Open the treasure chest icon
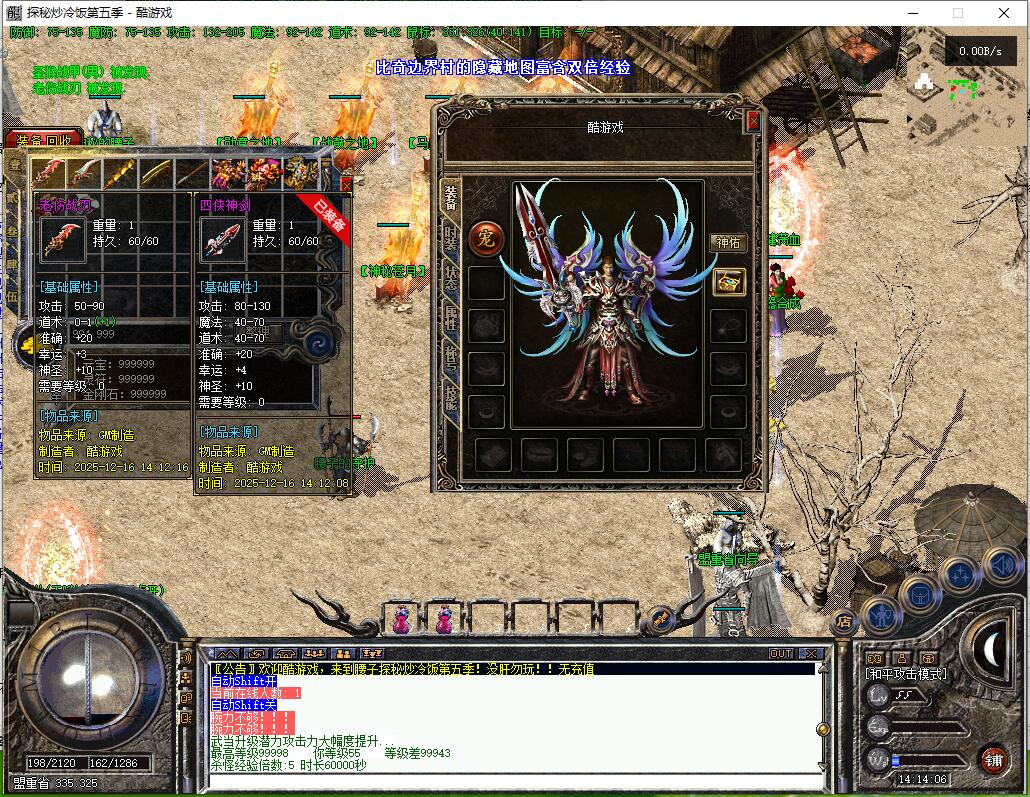Image resolution: width=1030 pixels, height=797 pixels. [728, 282]
